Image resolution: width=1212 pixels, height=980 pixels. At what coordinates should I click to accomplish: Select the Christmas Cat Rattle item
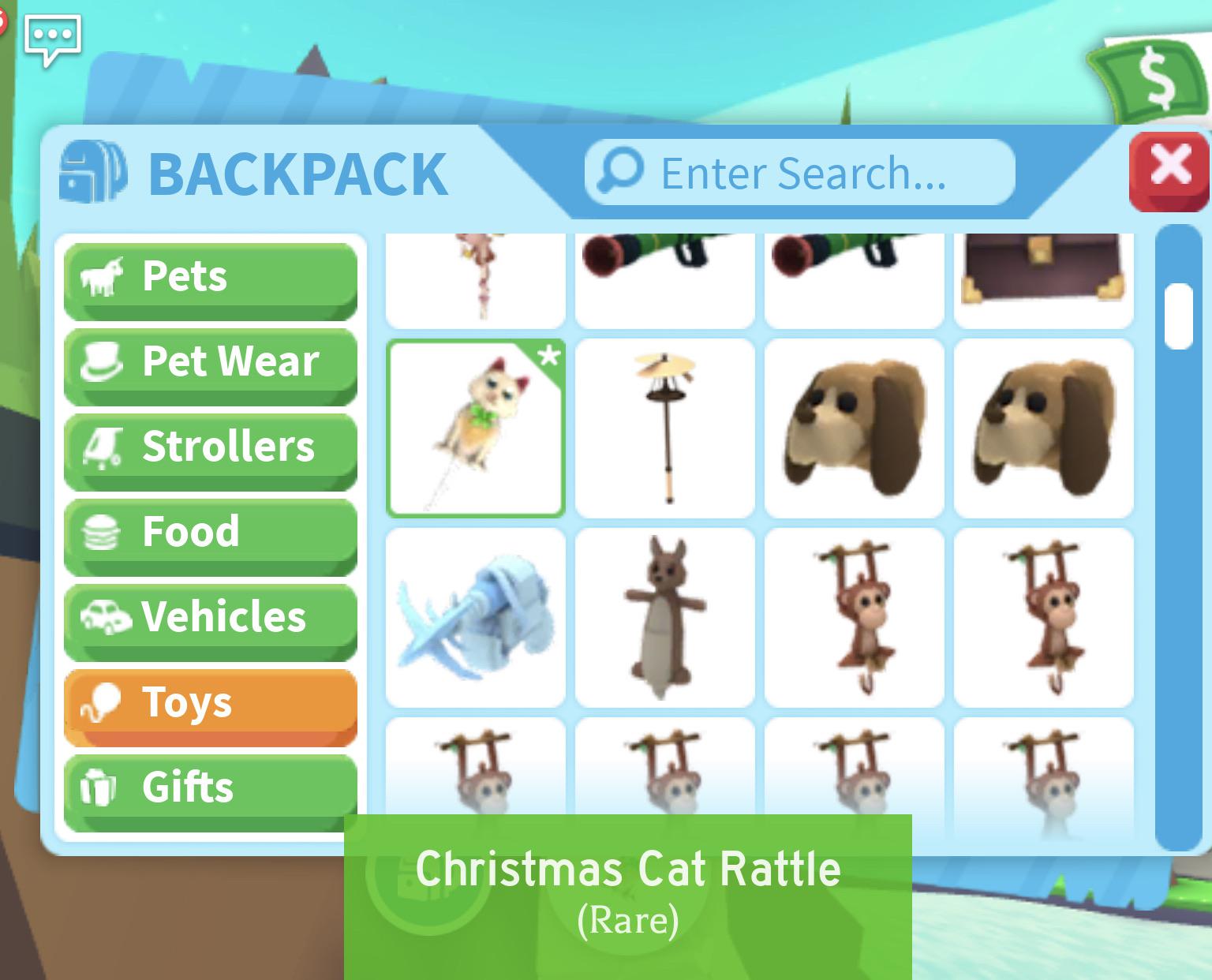click(475, 428)
